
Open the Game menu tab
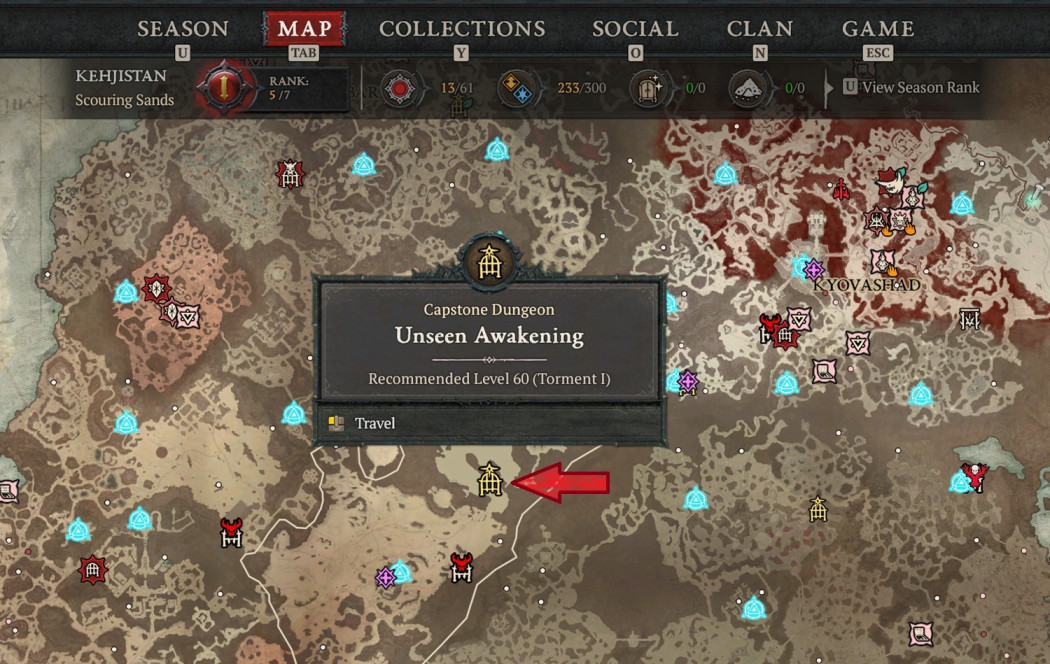(878, 28)
